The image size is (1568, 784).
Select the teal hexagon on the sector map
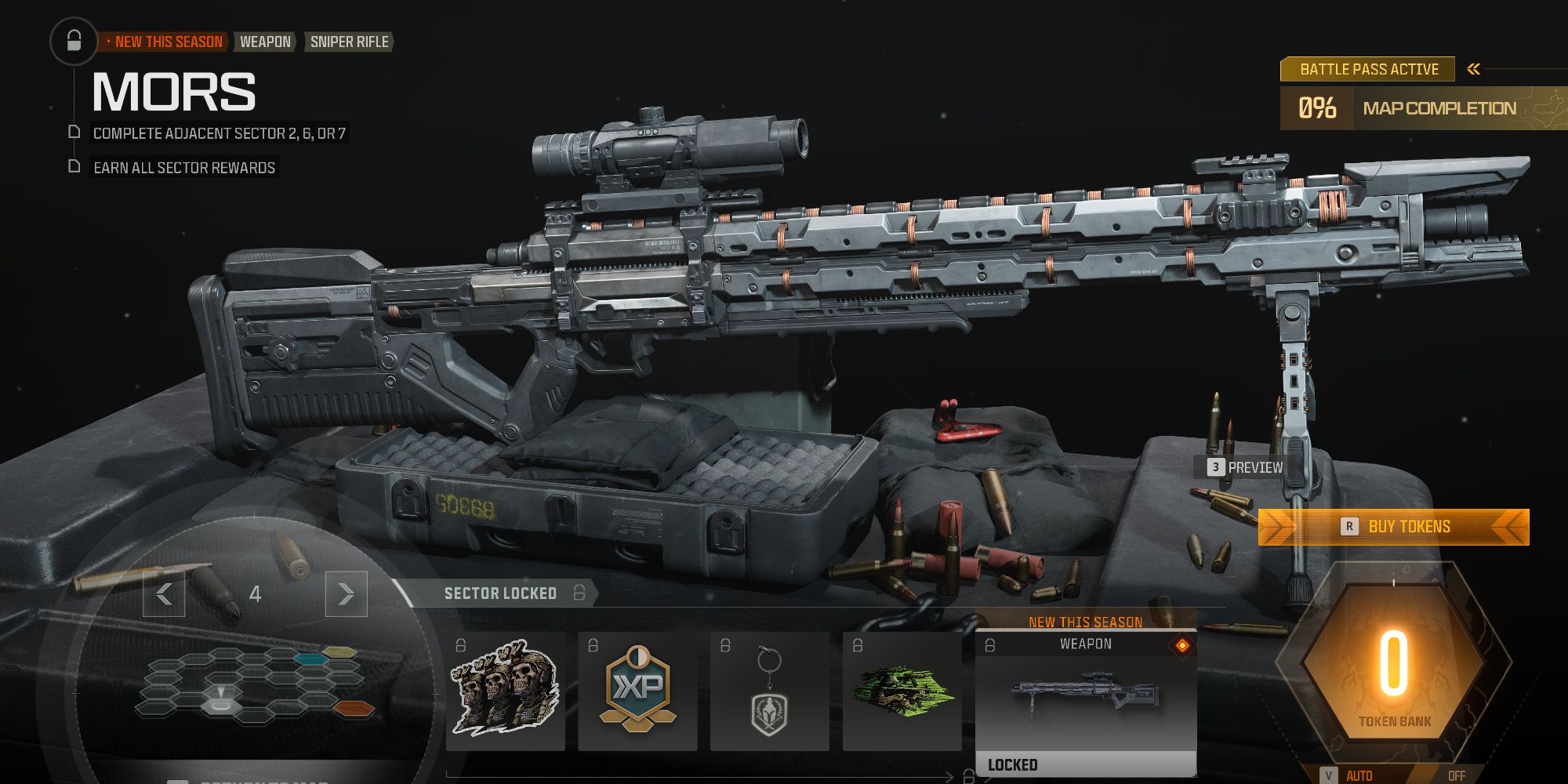tap(310, 659)
